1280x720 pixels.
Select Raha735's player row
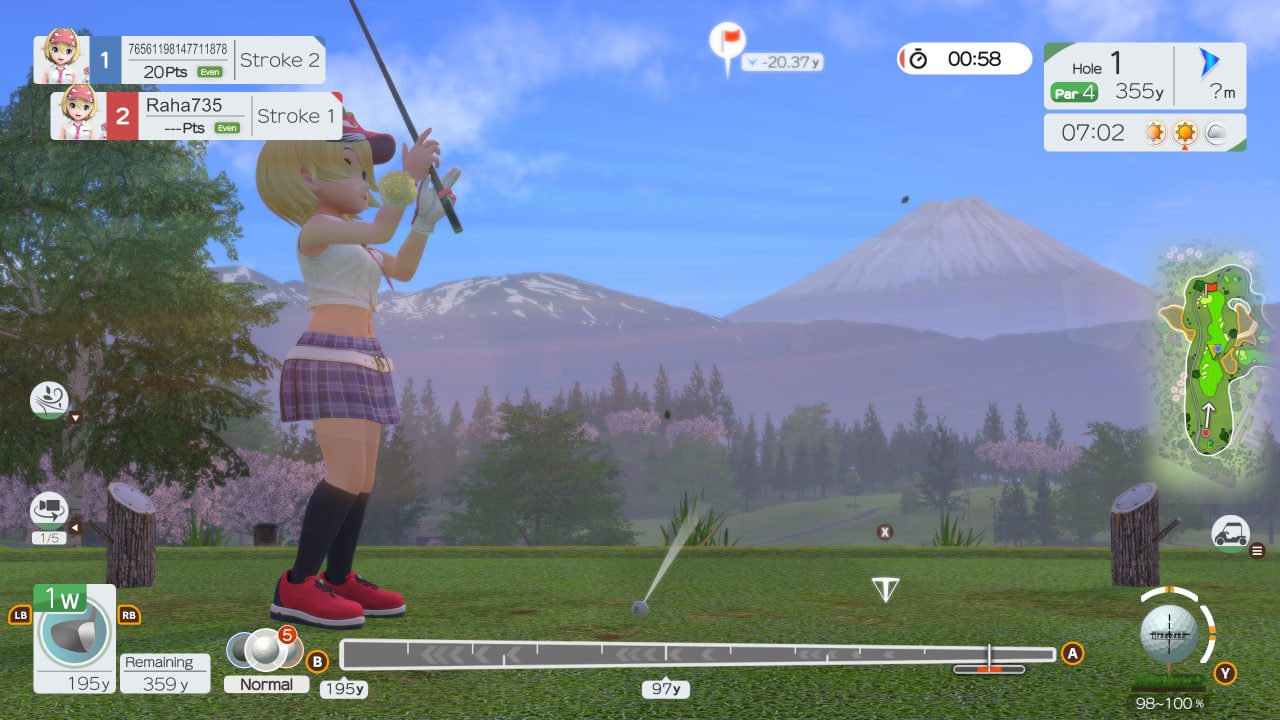196,116
